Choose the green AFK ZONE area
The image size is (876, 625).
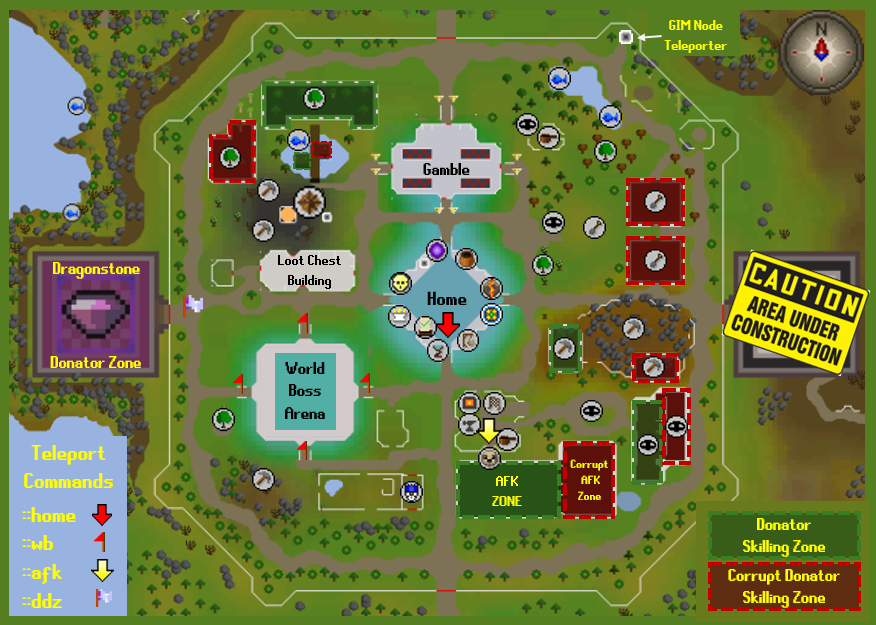click(507, 490)
